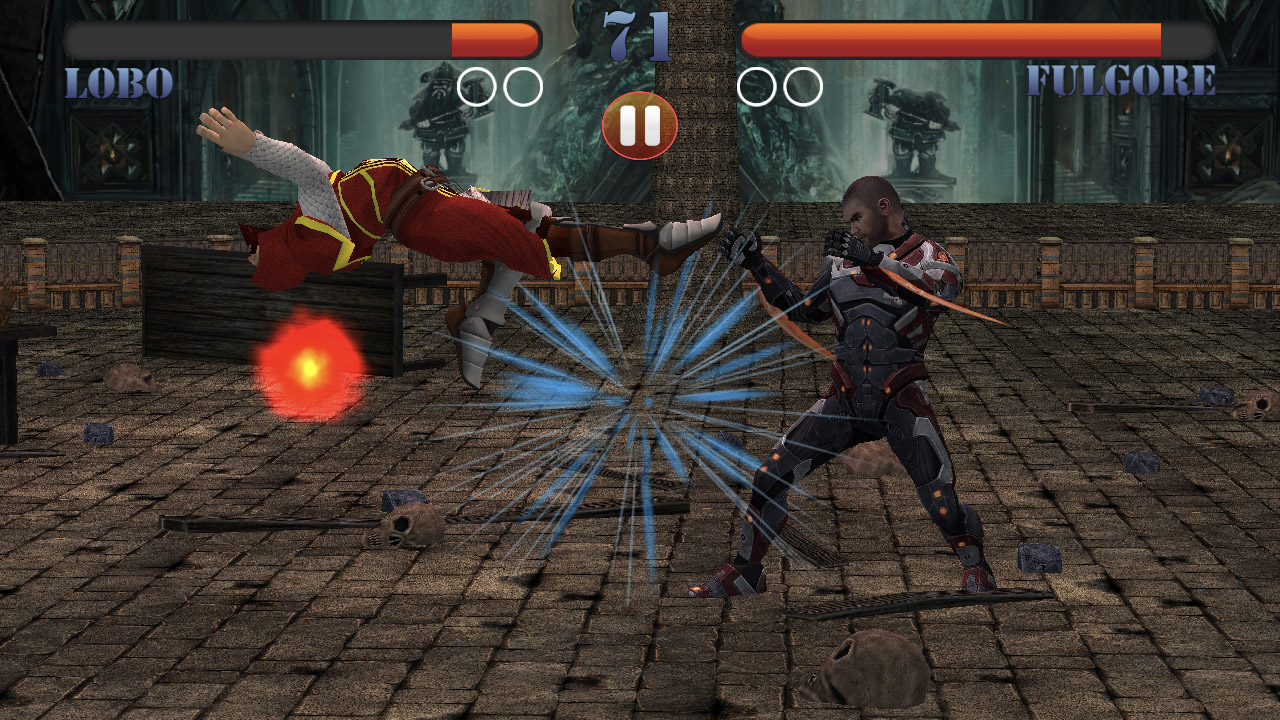Pause the match with the pause icon
Viewport: 1280px width, 720px height.
pyautogui.click(x=639, y=124)
